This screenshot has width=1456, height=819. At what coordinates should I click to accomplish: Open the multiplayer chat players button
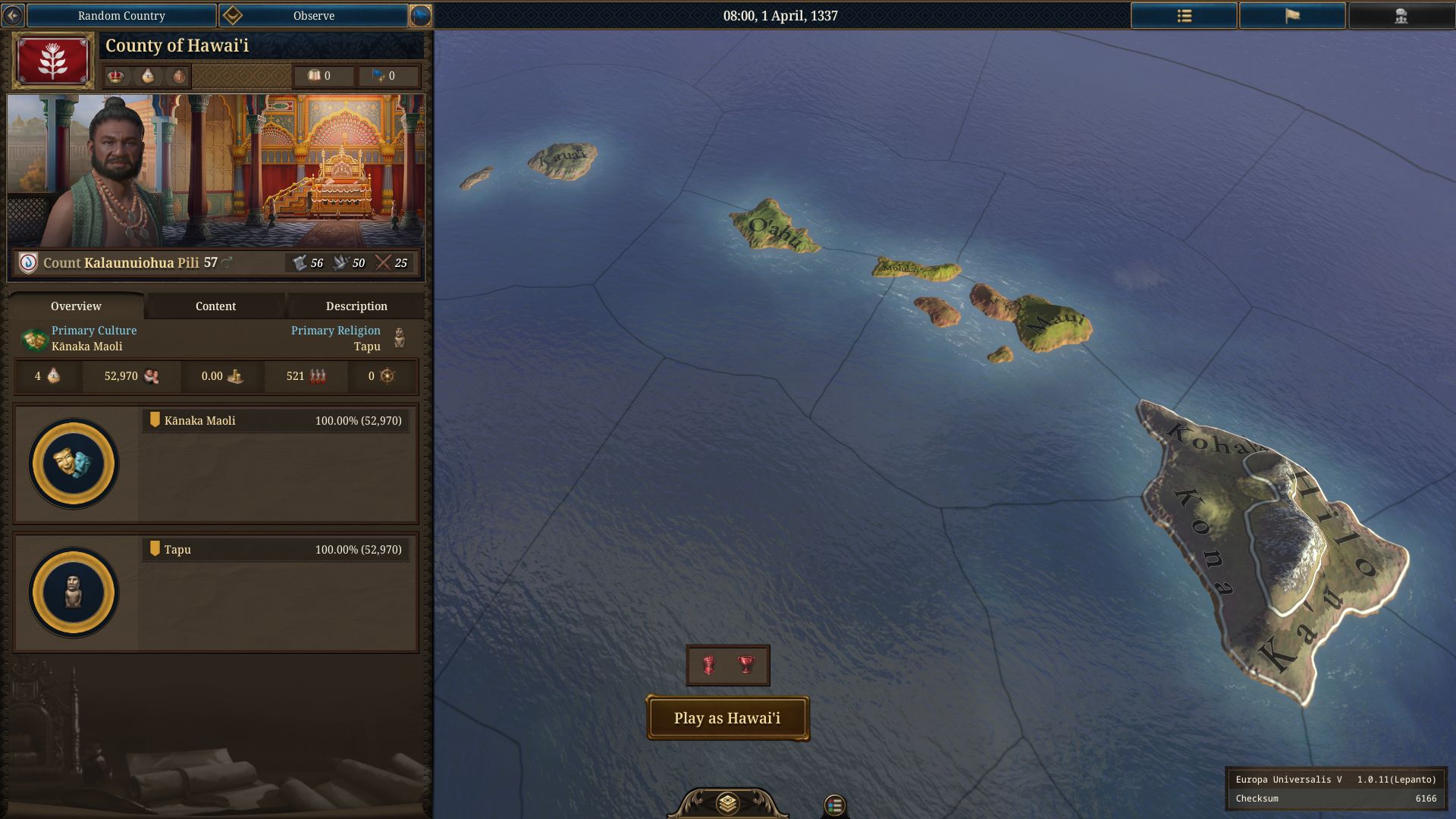point(1401,15)
